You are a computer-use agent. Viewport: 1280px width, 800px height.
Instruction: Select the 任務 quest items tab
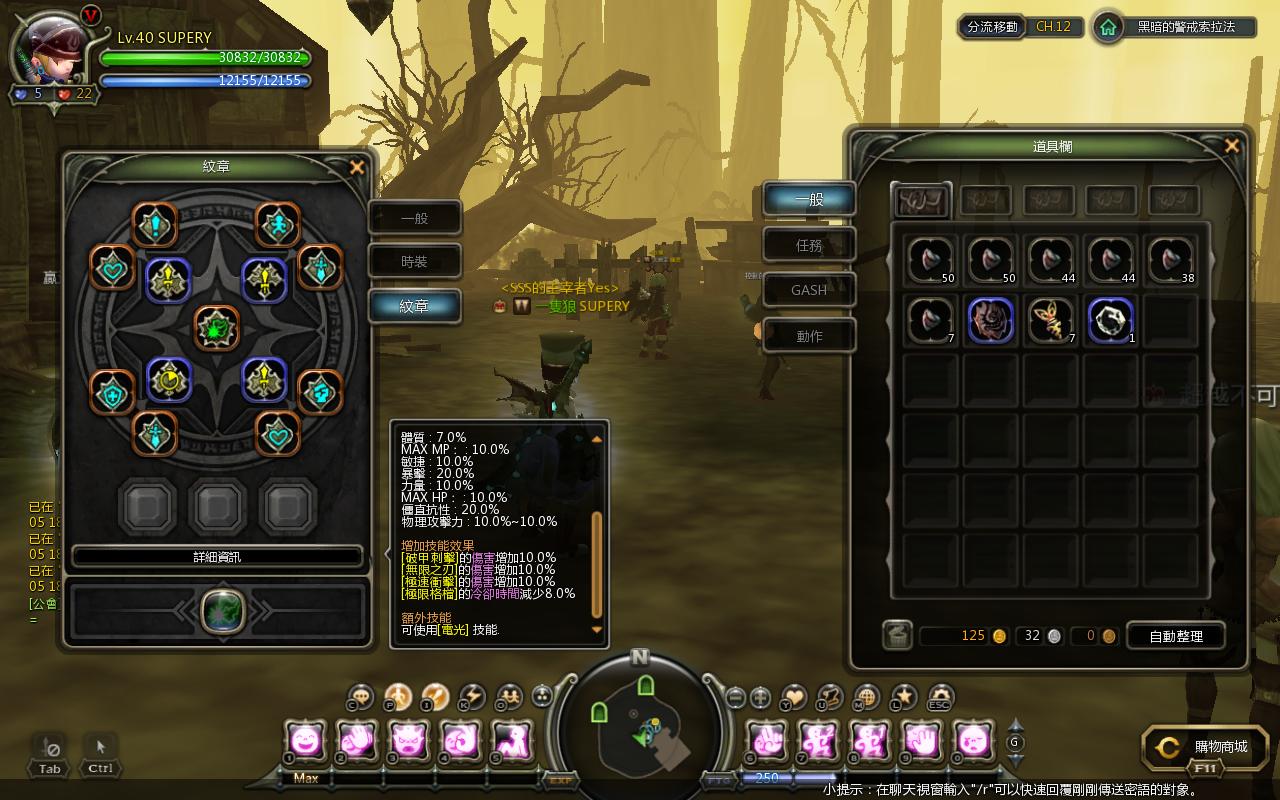click(x=809, y=244)
